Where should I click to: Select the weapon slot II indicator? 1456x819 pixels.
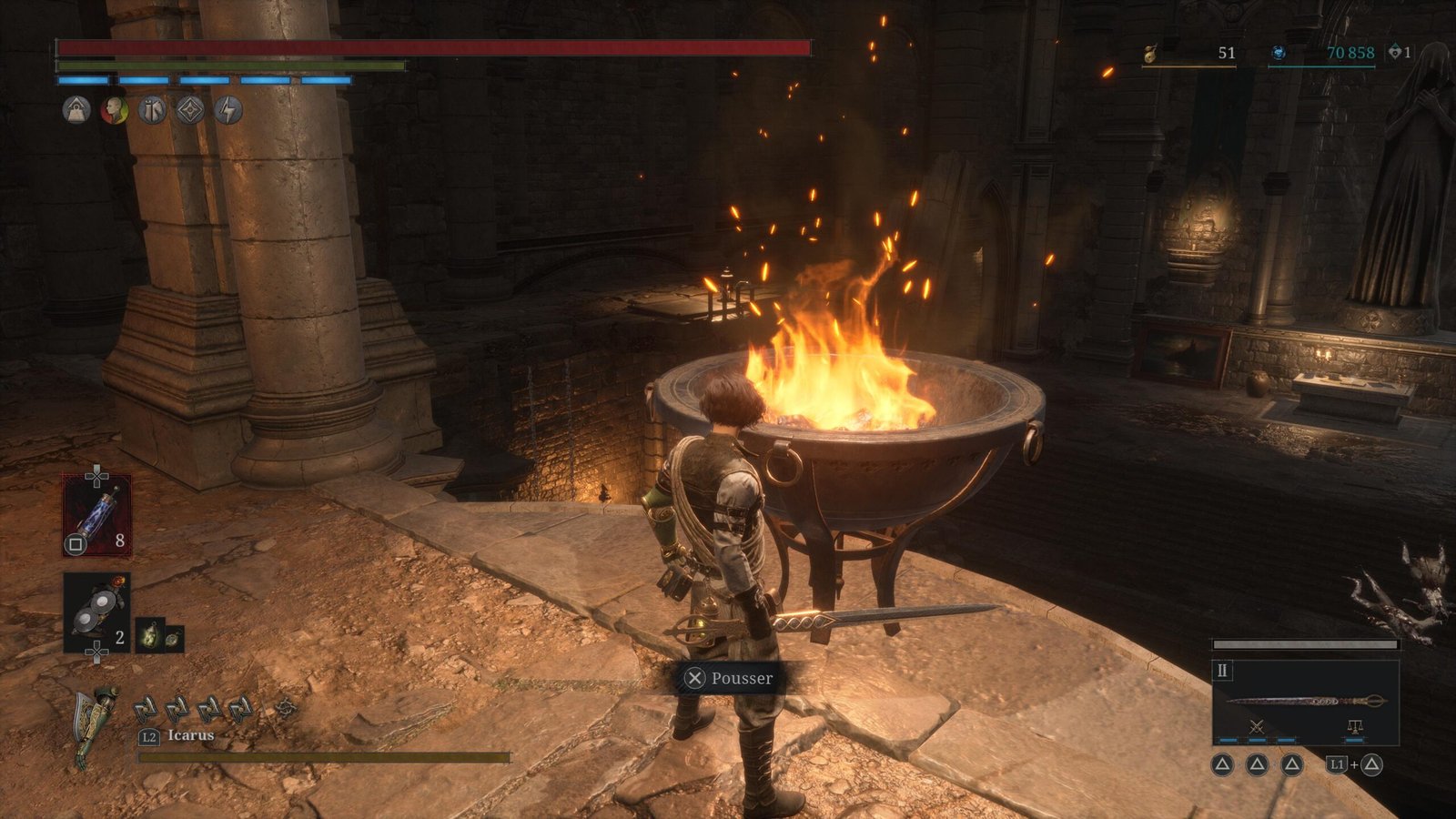(1222, 671)
